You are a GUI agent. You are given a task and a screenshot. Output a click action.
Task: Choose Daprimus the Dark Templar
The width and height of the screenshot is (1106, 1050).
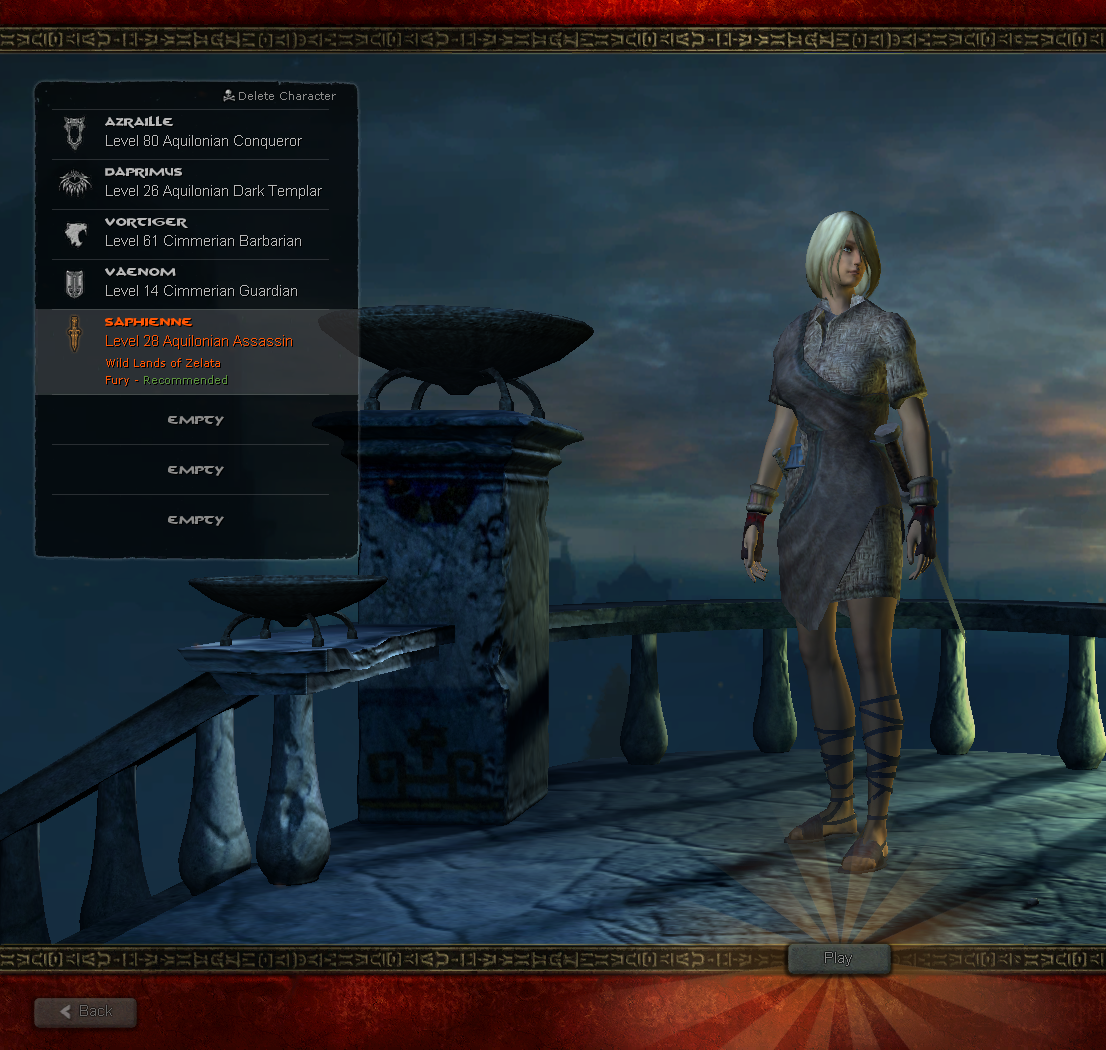coord(190,182)
